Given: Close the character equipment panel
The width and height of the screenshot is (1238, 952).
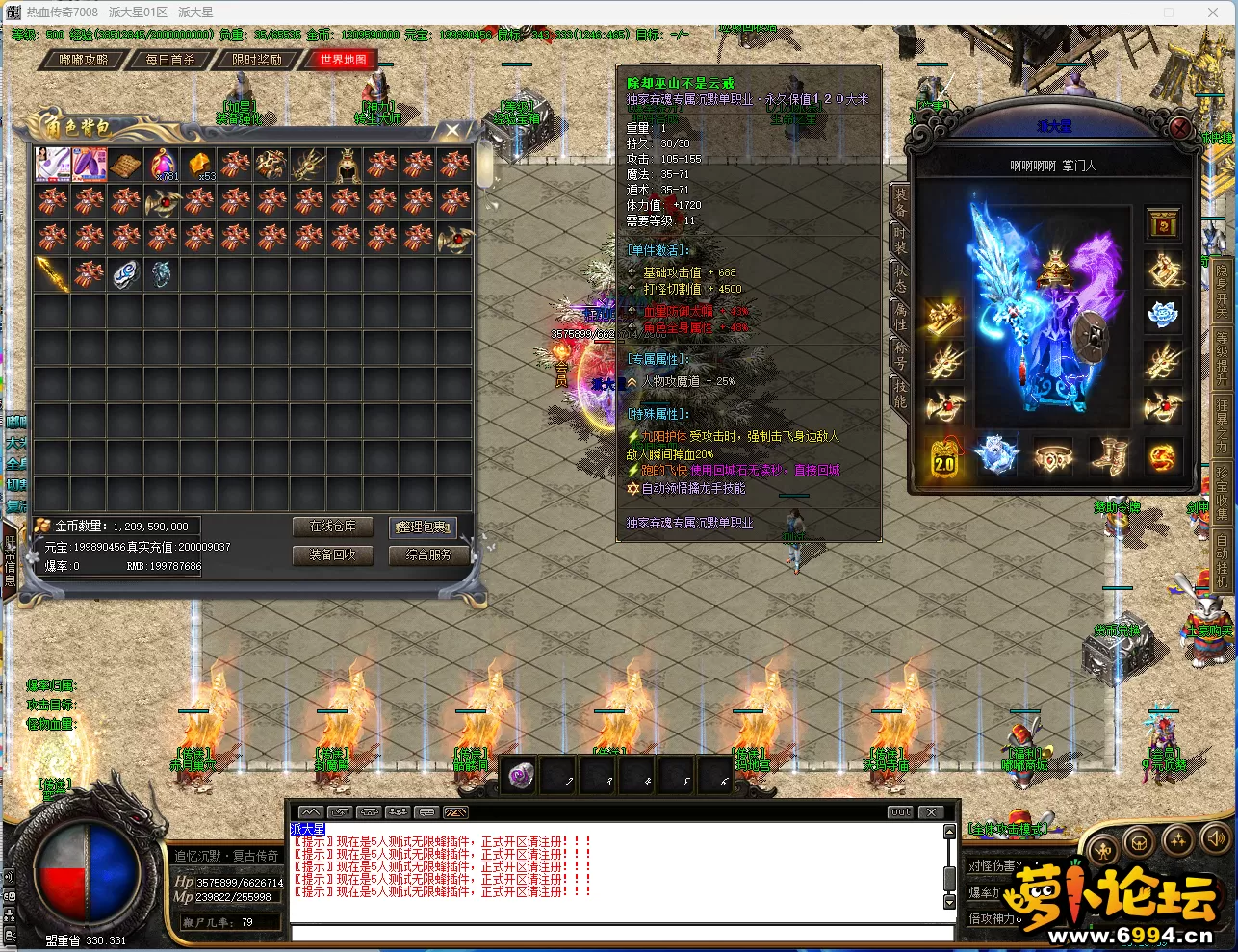Looking at the screenshot, I should [1181, 128].
